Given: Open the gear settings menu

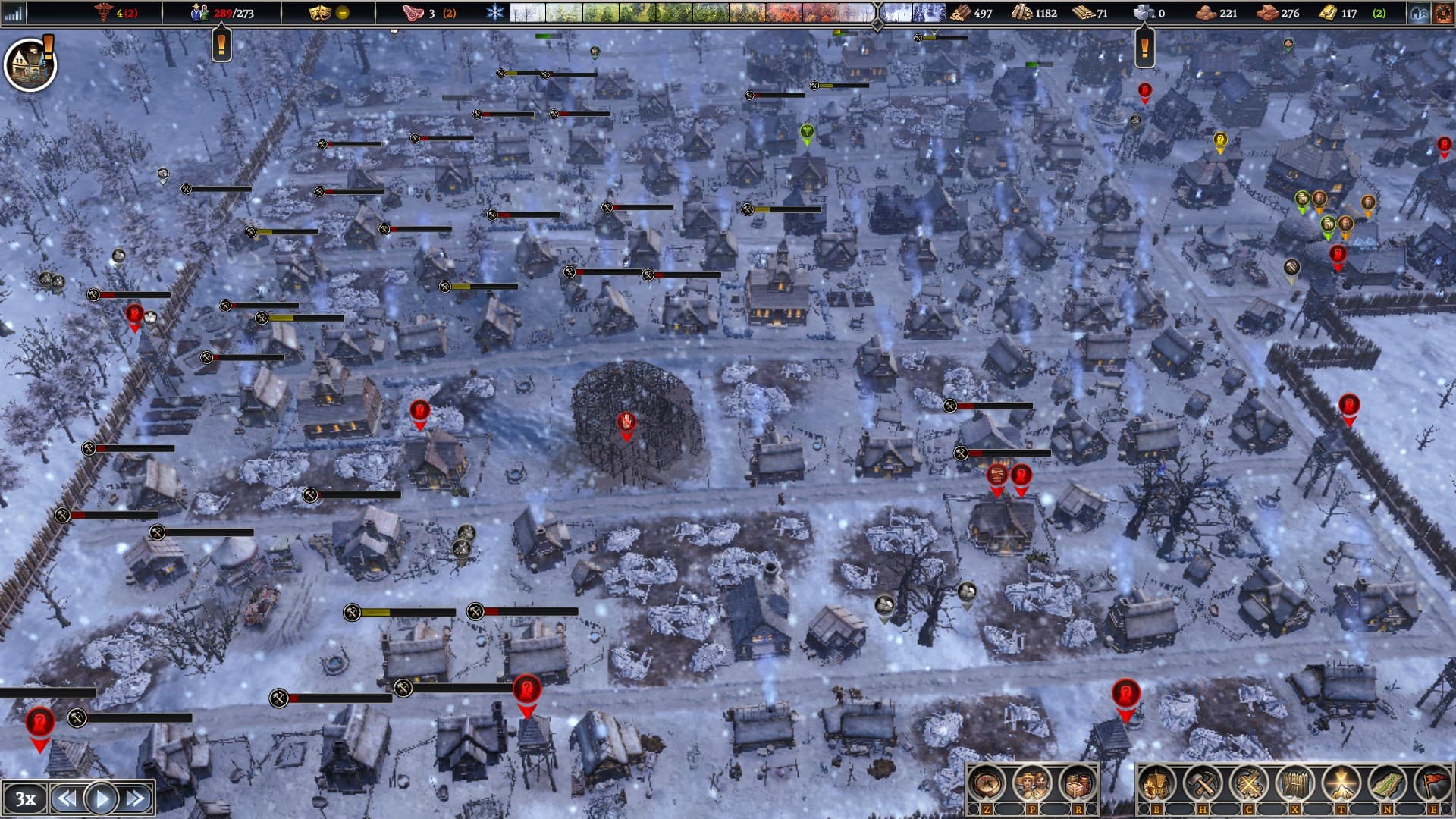Looking at the screenshot, I should (x=1442, y=13).
